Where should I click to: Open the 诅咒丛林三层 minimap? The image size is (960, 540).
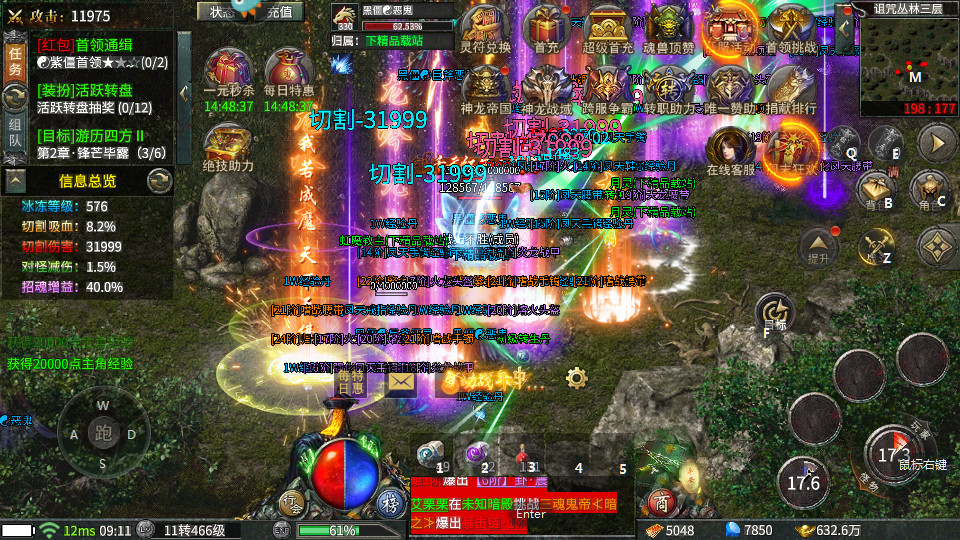909,58
